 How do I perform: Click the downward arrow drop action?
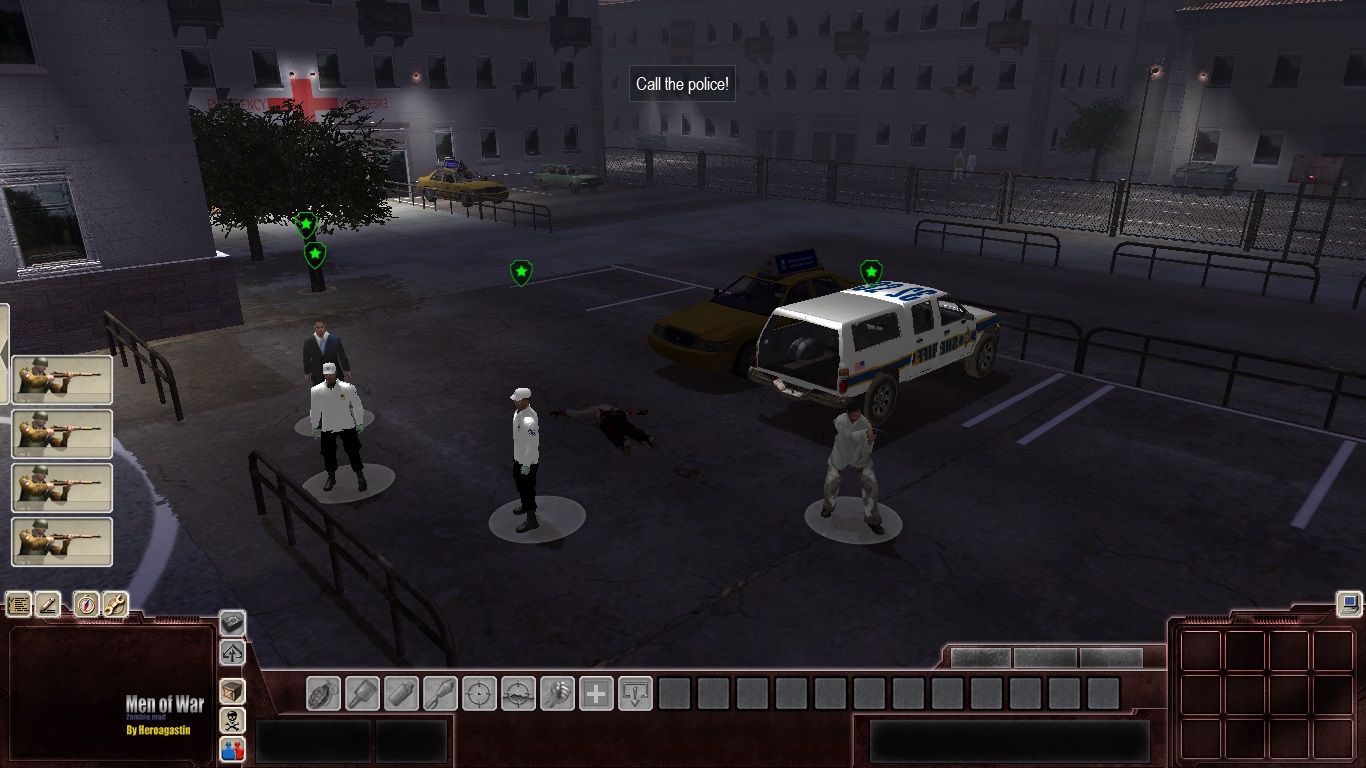coord(635,693)
